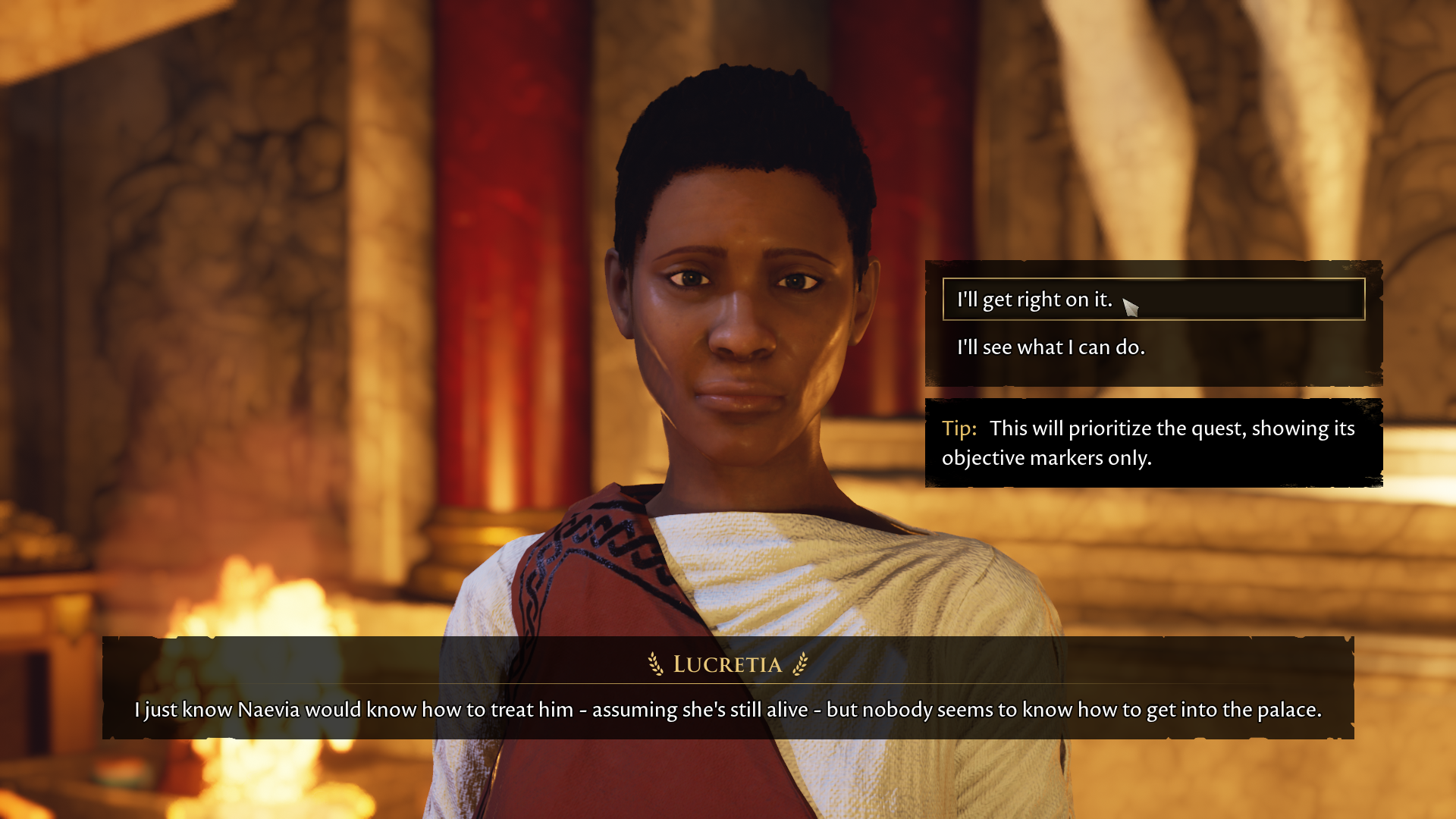Select the response "I'll see what I can do."
1456x819 pixels.
[1051, 347]
